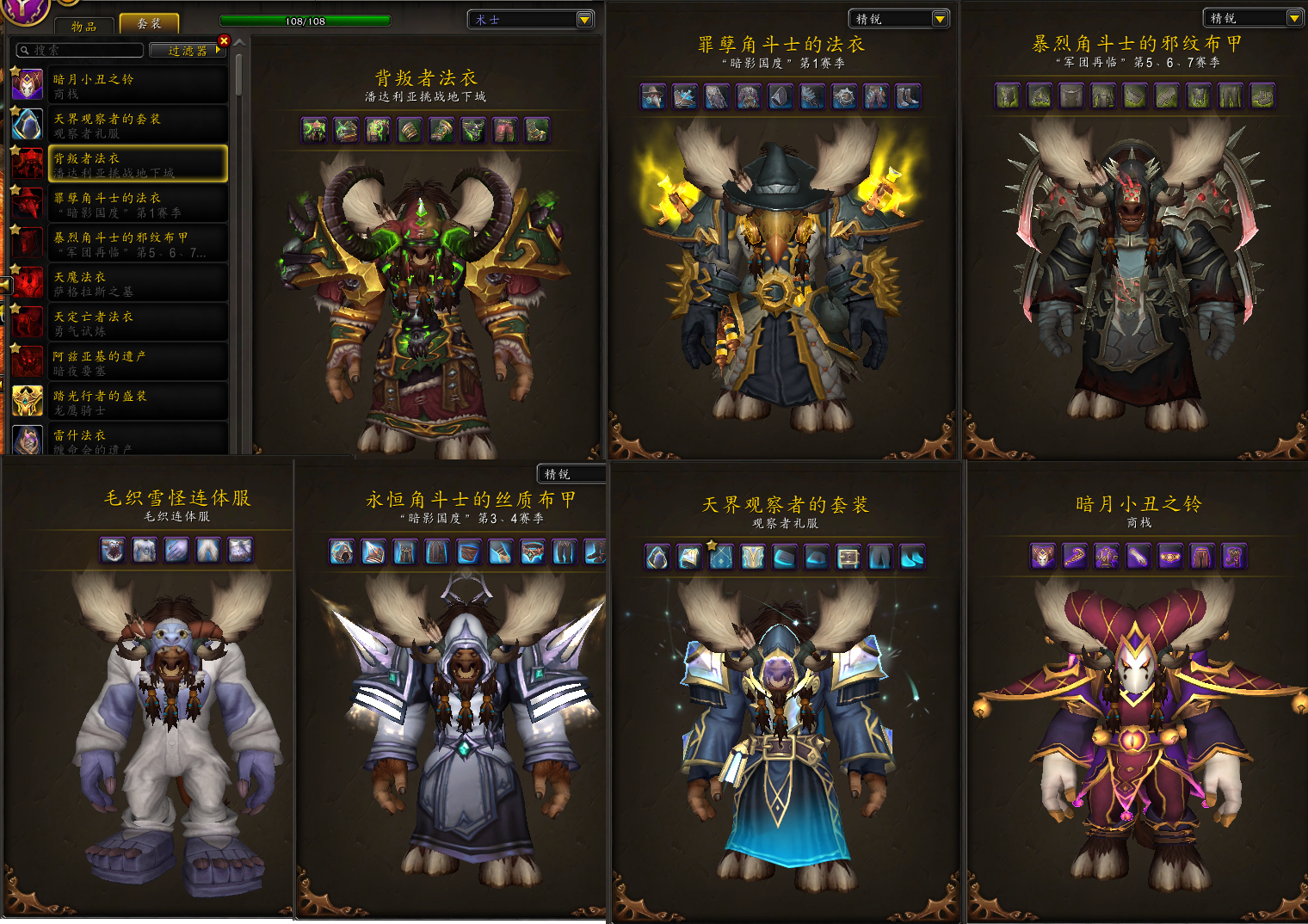Click the 搜索 search box
This screenshot has width=1308, height=924.
[x=81, y=51]
